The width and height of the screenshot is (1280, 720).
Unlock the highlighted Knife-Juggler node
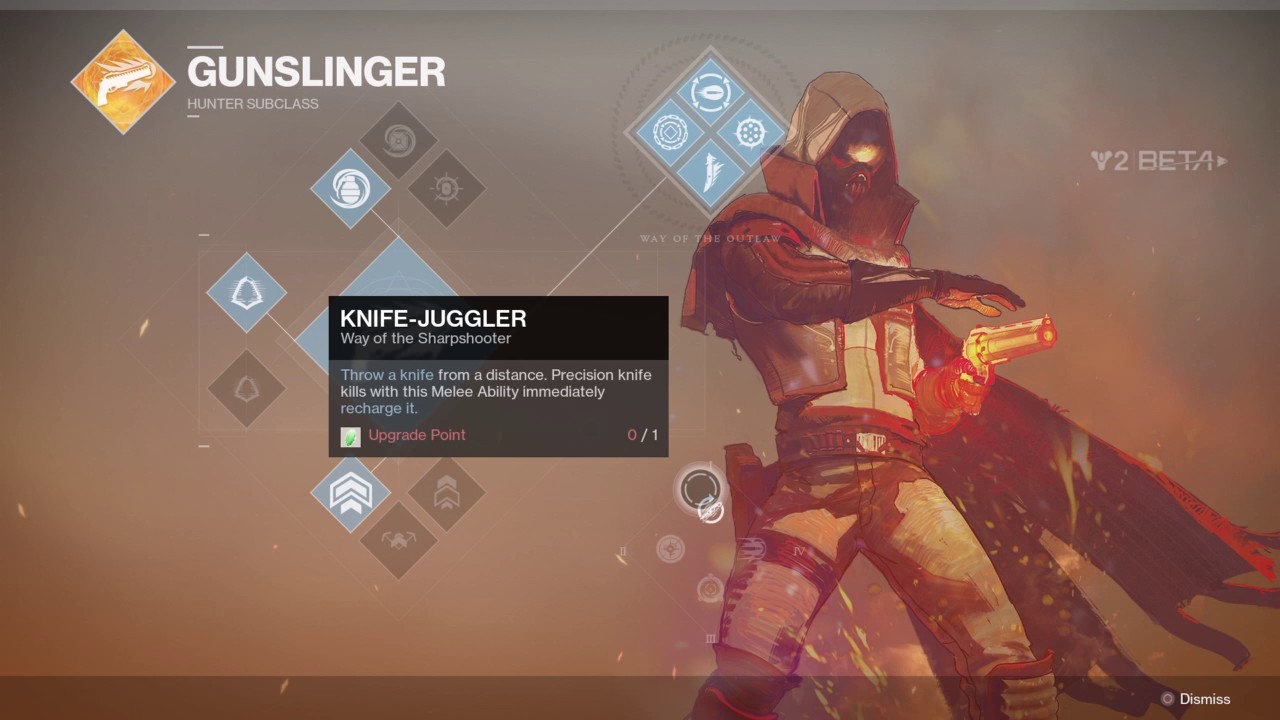coord(700,490)
